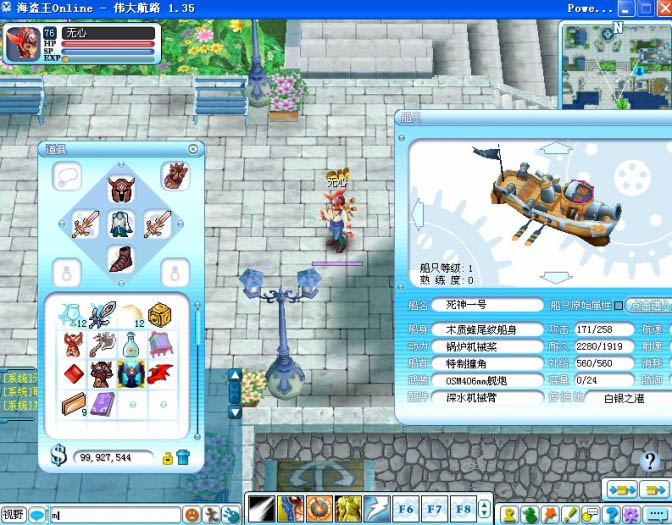Select the purple book item
Image resolution: width=672 pixels, height=525 pixels.
(x=102, y=404)
